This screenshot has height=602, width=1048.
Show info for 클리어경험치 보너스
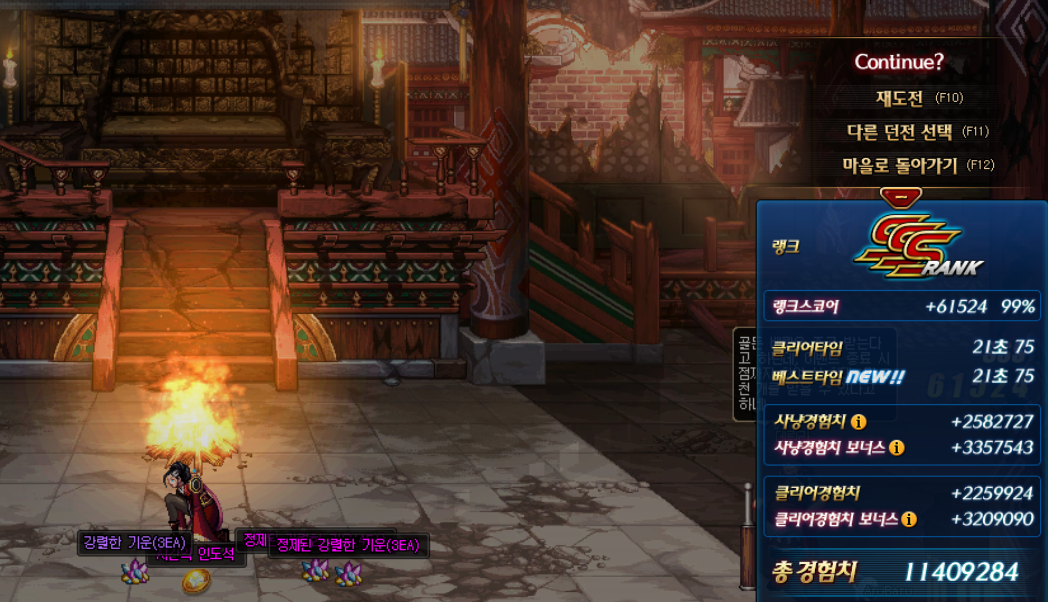click(x=908, y=519)
